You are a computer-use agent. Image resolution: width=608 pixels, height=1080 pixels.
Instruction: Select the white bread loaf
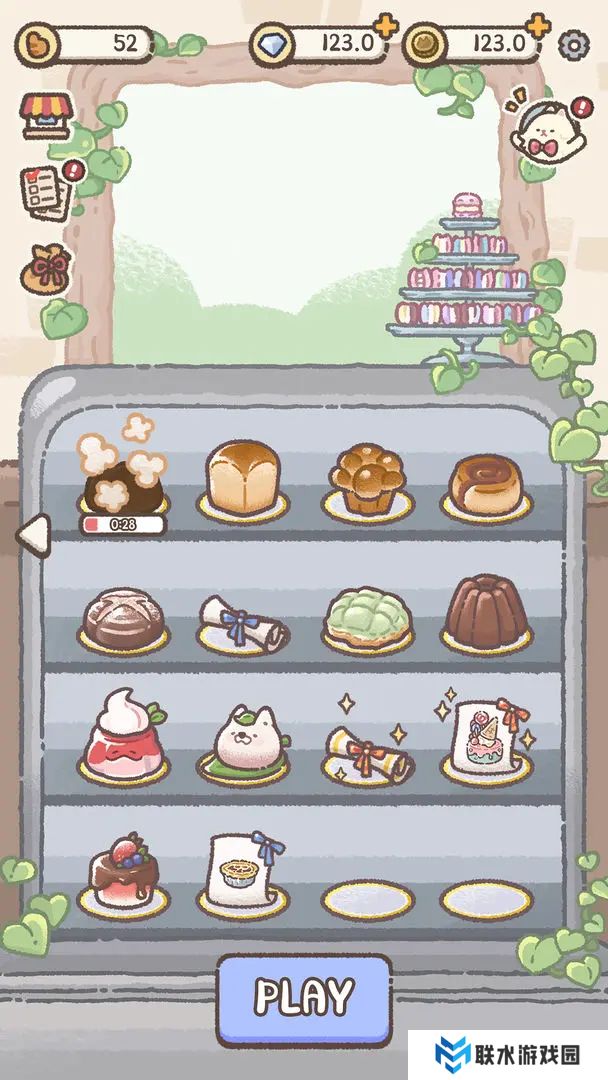[x=243, y=477]
